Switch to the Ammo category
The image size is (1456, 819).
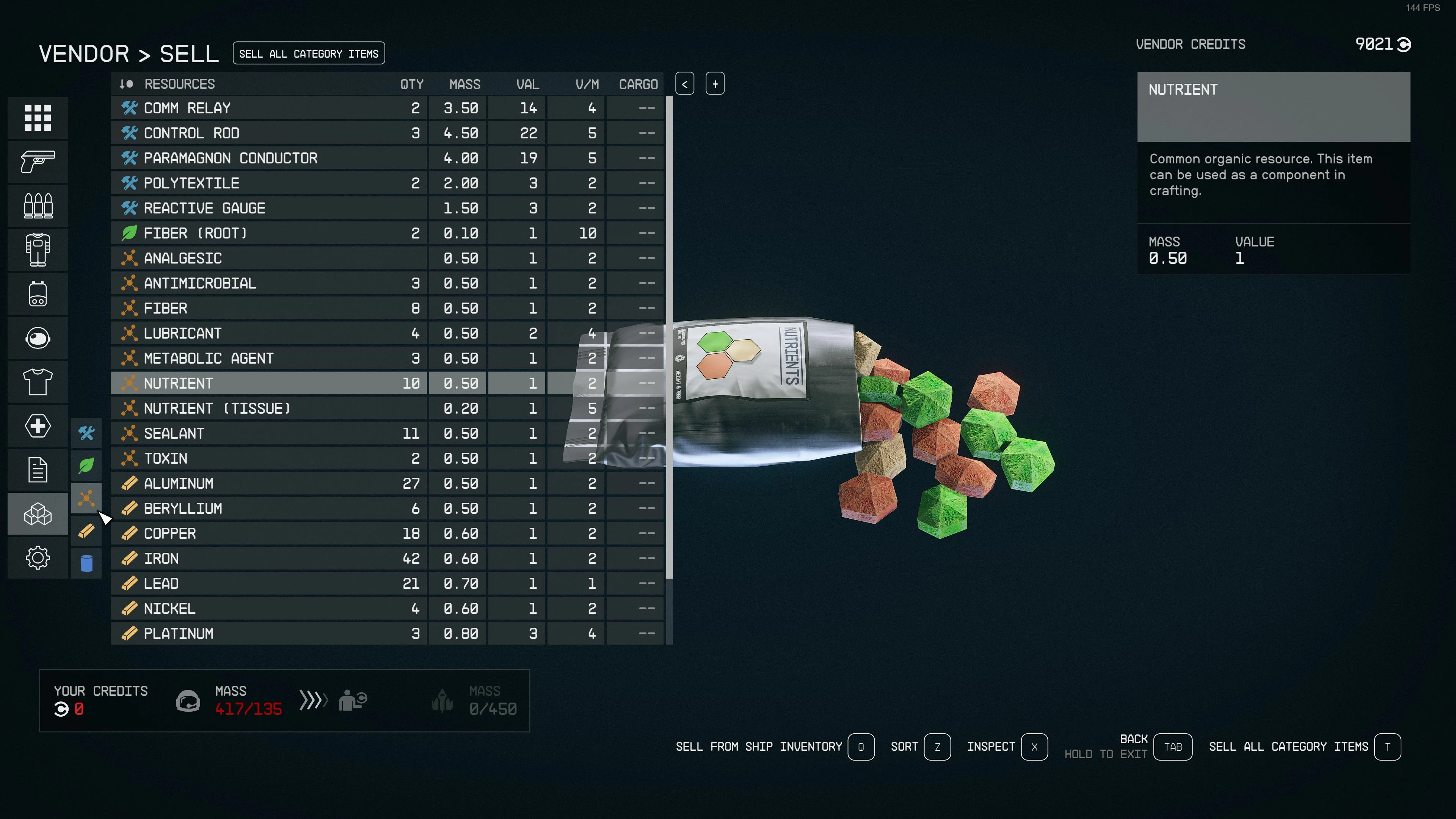[38, 206]
